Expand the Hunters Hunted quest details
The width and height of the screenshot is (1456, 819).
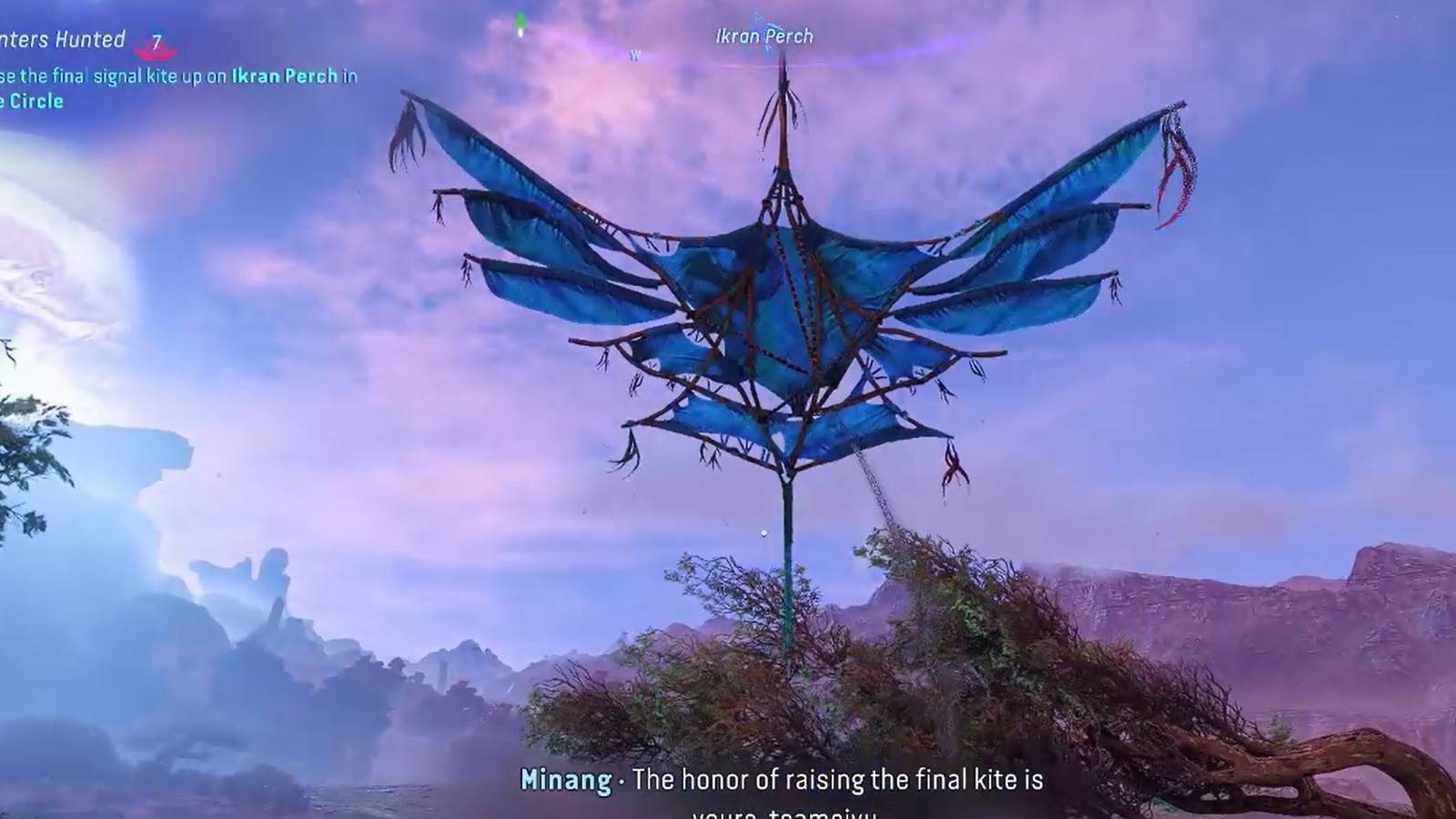pyautogui.click(x=64, y=40)
